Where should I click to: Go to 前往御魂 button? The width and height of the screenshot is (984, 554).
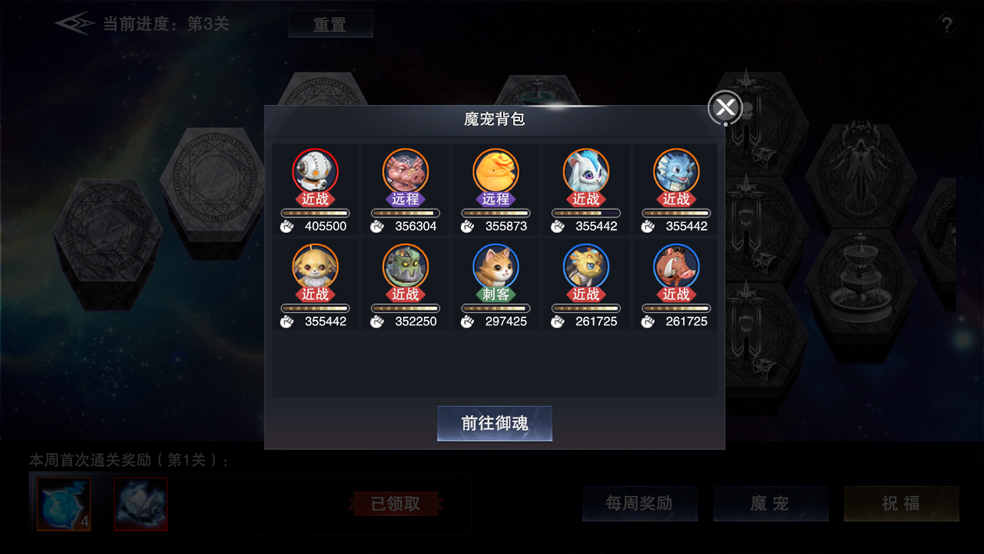pos(494,423)
